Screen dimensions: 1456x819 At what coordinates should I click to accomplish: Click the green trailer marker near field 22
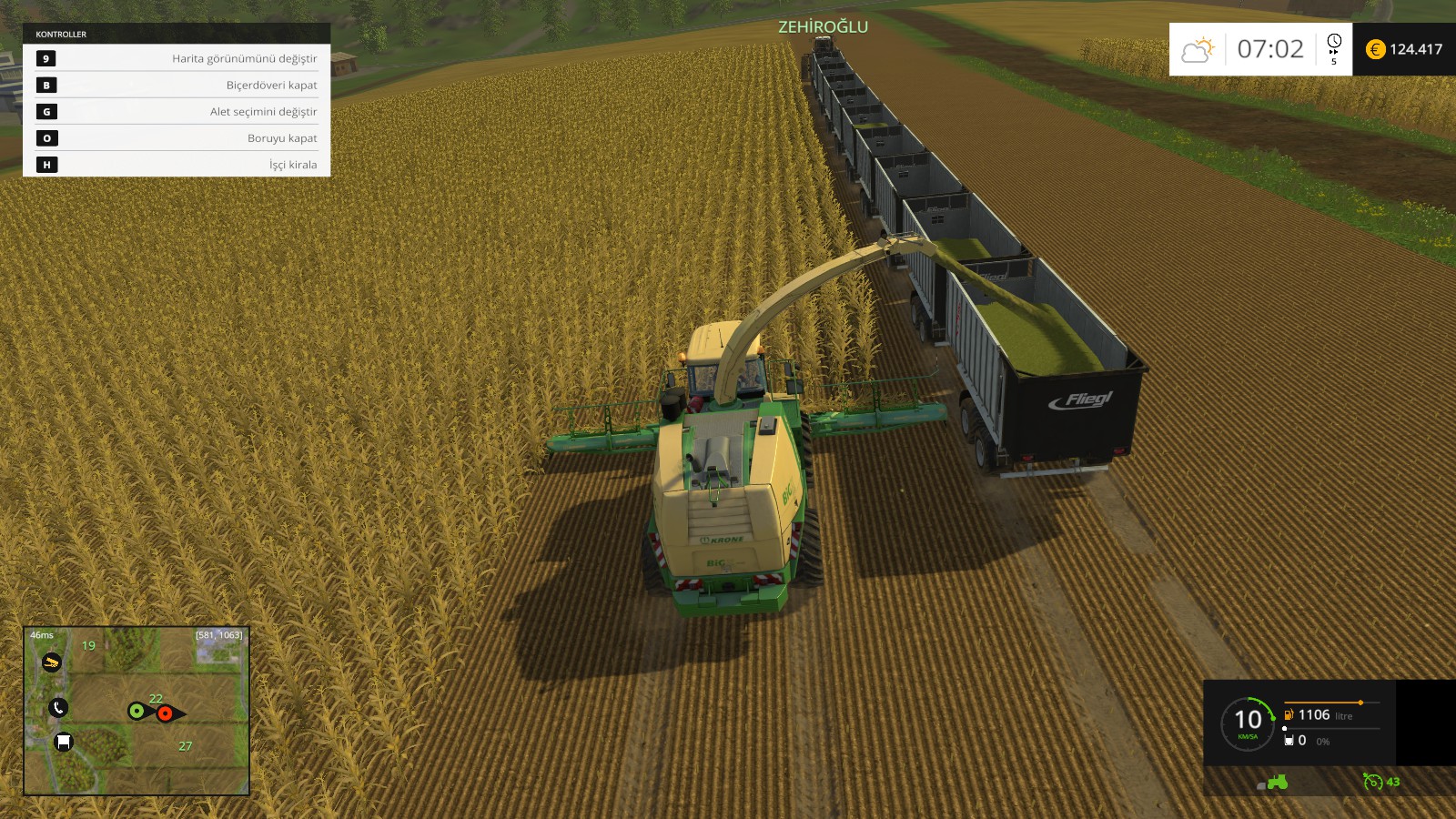pos(136,712)
